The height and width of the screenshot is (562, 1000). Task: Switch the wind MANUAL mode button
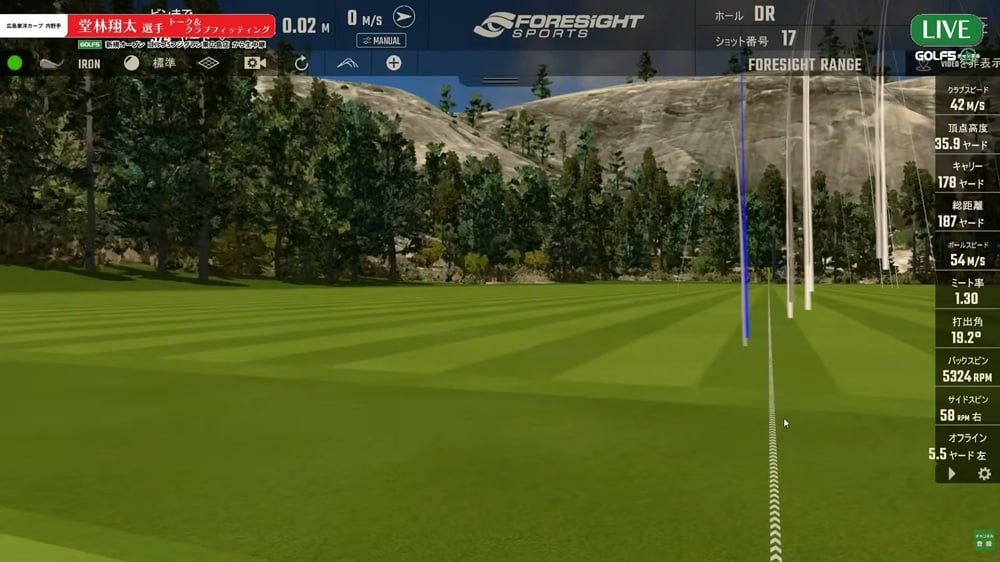point(381,41)
